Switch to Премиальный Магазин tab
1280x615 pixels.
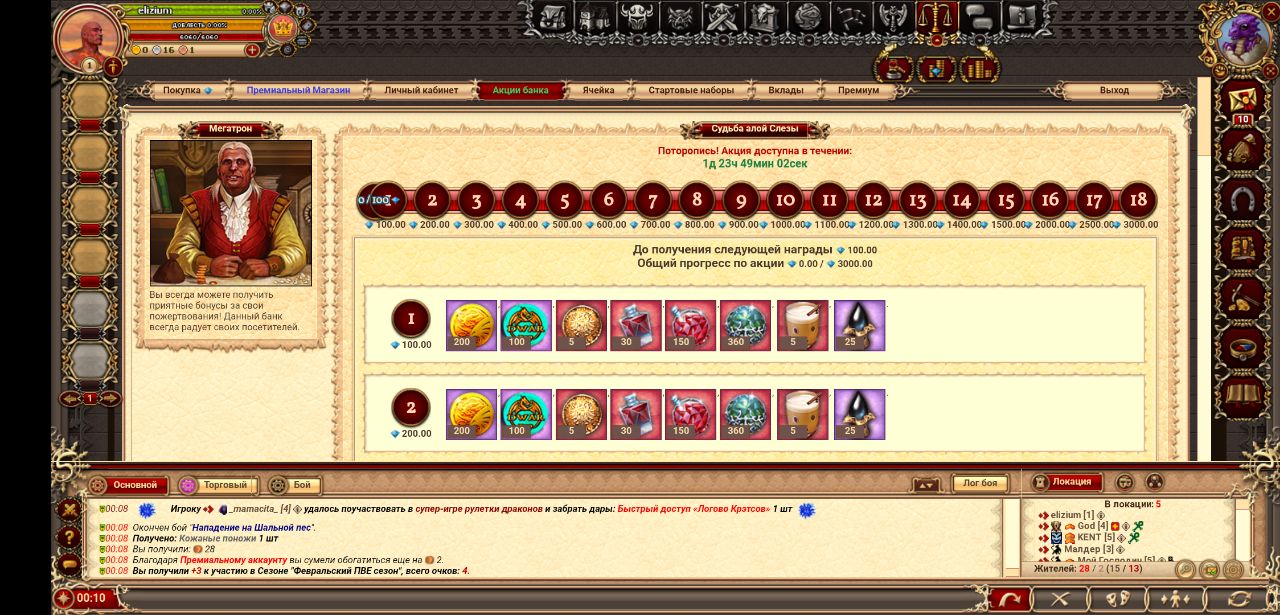click(298, 90)
